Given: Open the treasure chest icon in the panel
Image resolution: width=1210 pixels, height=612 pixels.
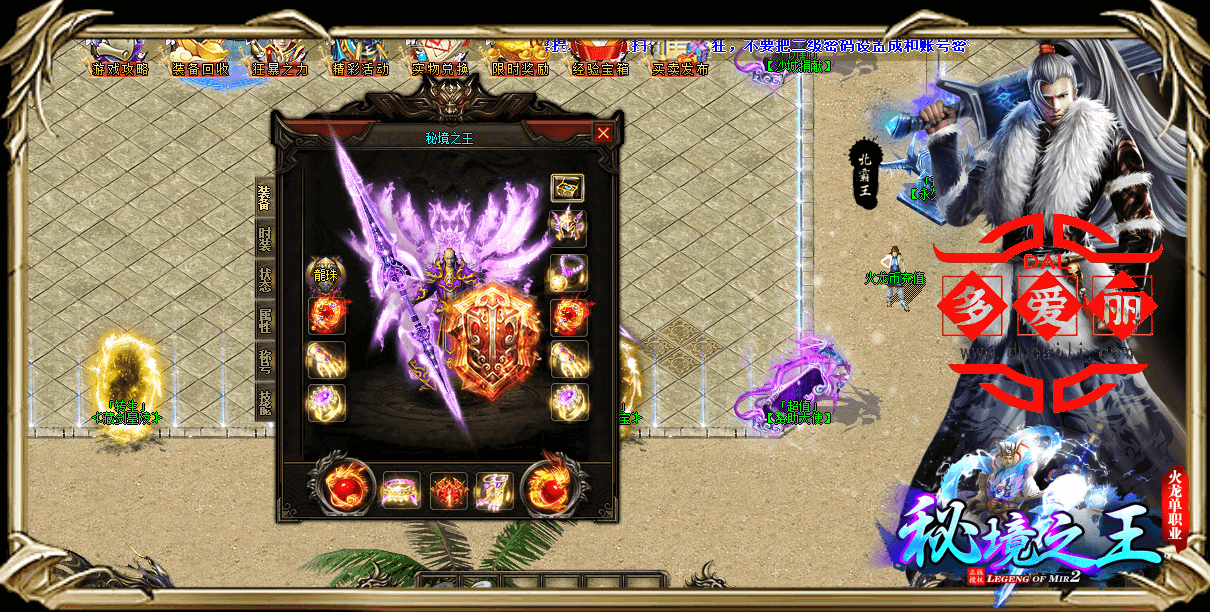Looking at the screenshot, I should (568, 187).
